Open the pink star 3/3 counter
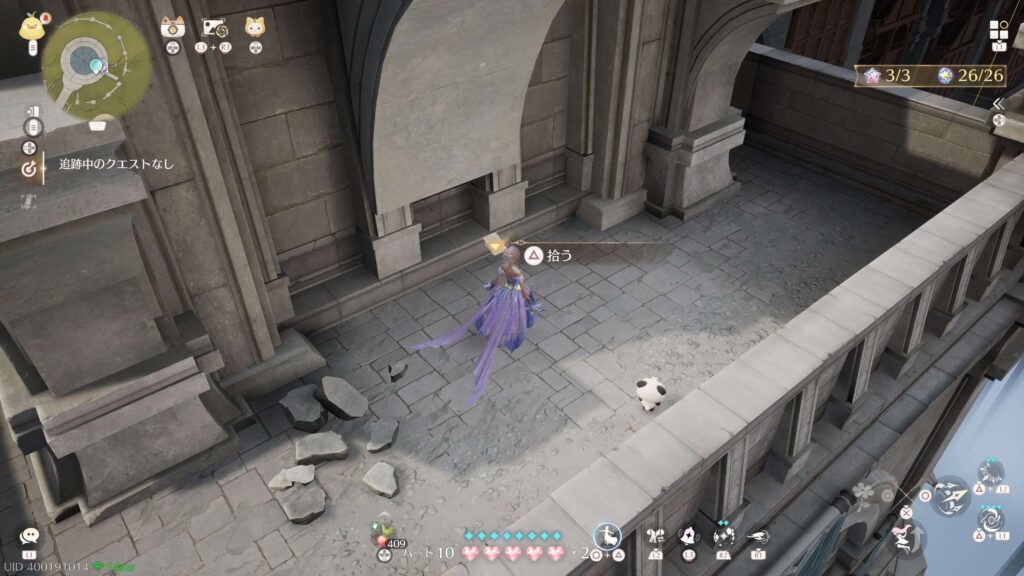 [889, 75]
